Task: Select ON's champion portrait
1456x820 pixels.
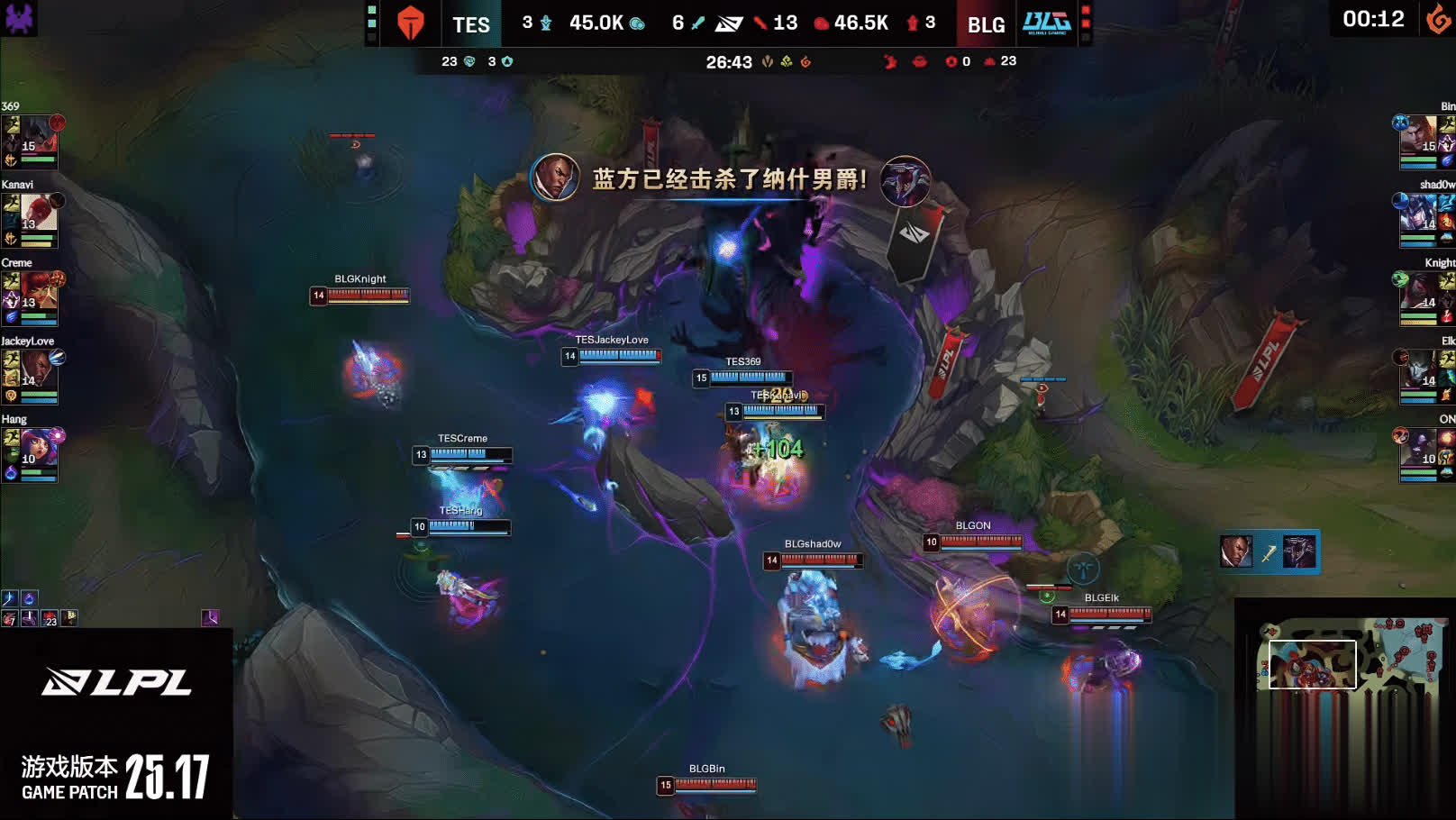Action: coord(1418,449)
